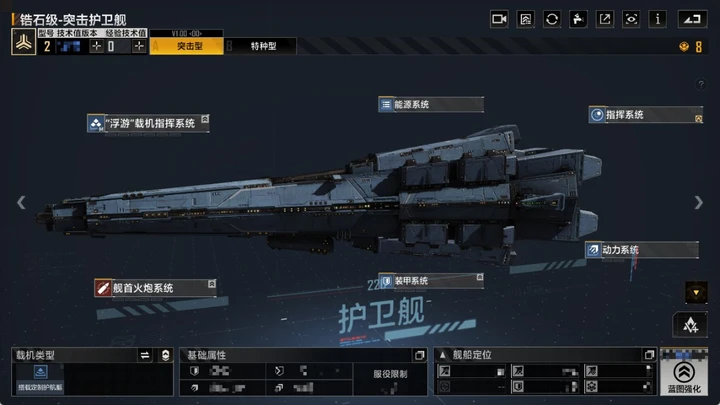View the next ship with right arrow
The image size is (720, 405).
[x=699, y=202]
